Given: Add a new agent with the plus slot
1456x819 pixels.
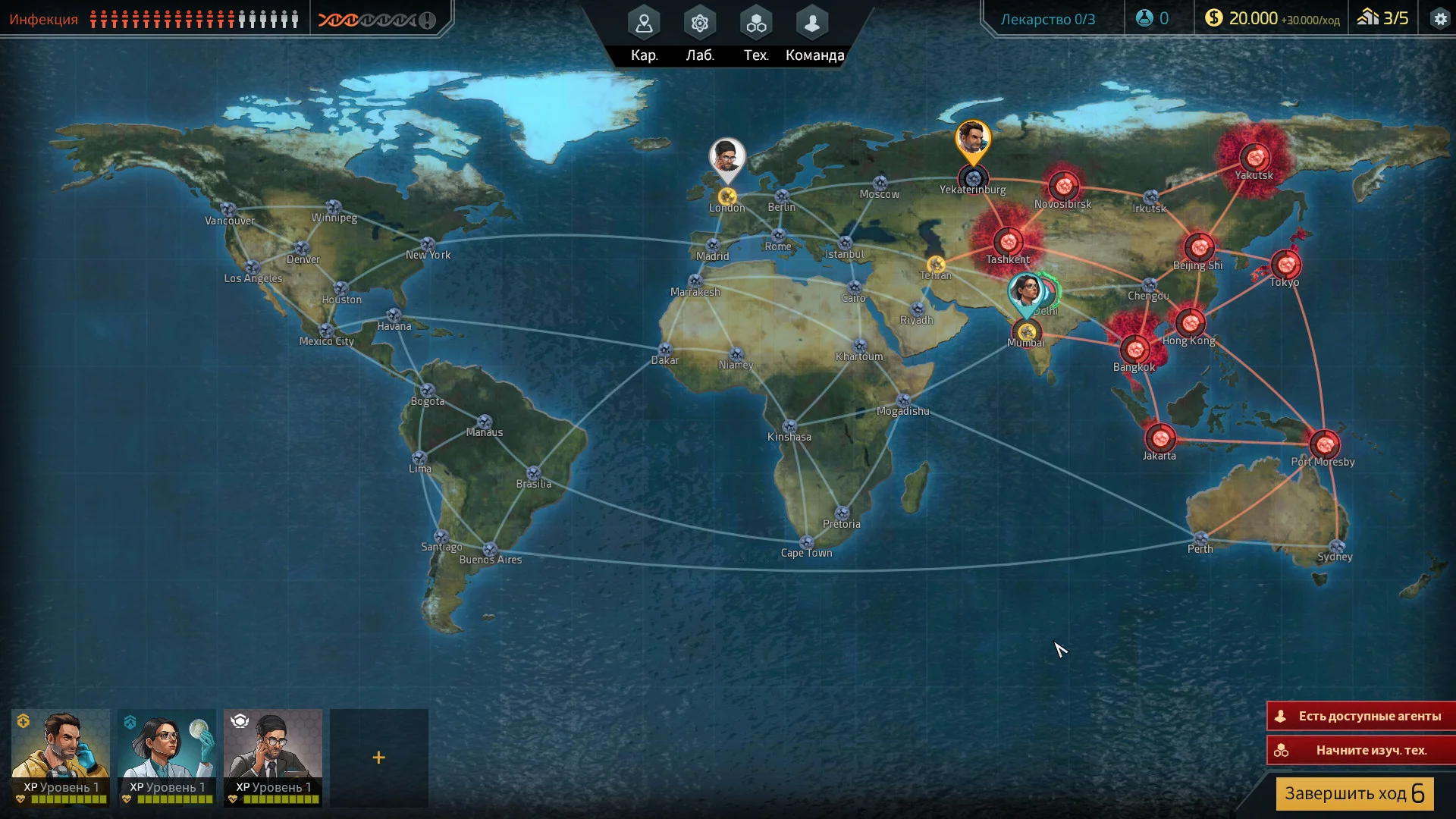Looking at the screenshot, I should click(379, 757).
